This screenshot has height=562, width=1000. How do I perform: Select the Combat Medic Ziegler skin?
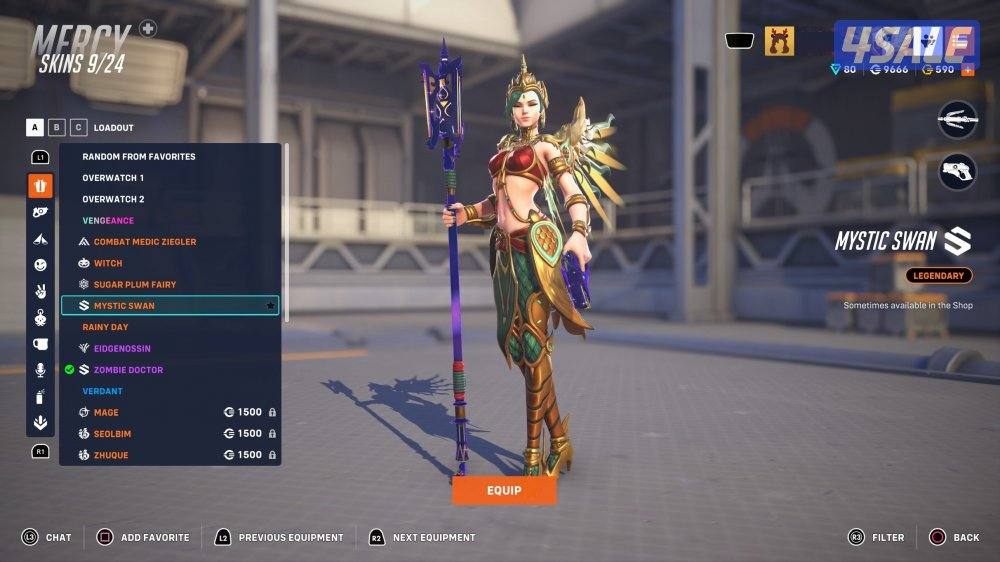click(x=144, y=242)
